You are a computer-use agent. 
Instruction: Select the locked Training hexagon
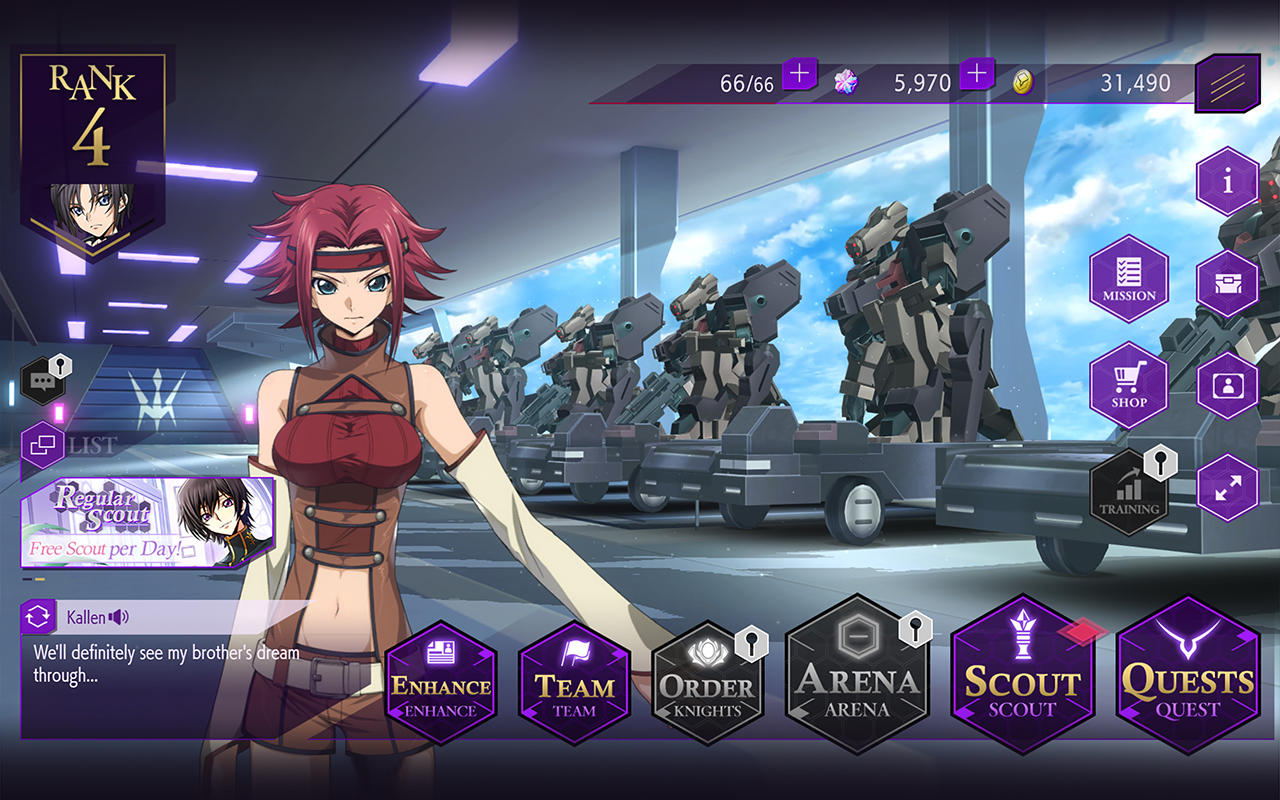click(x=1129, y=492)
